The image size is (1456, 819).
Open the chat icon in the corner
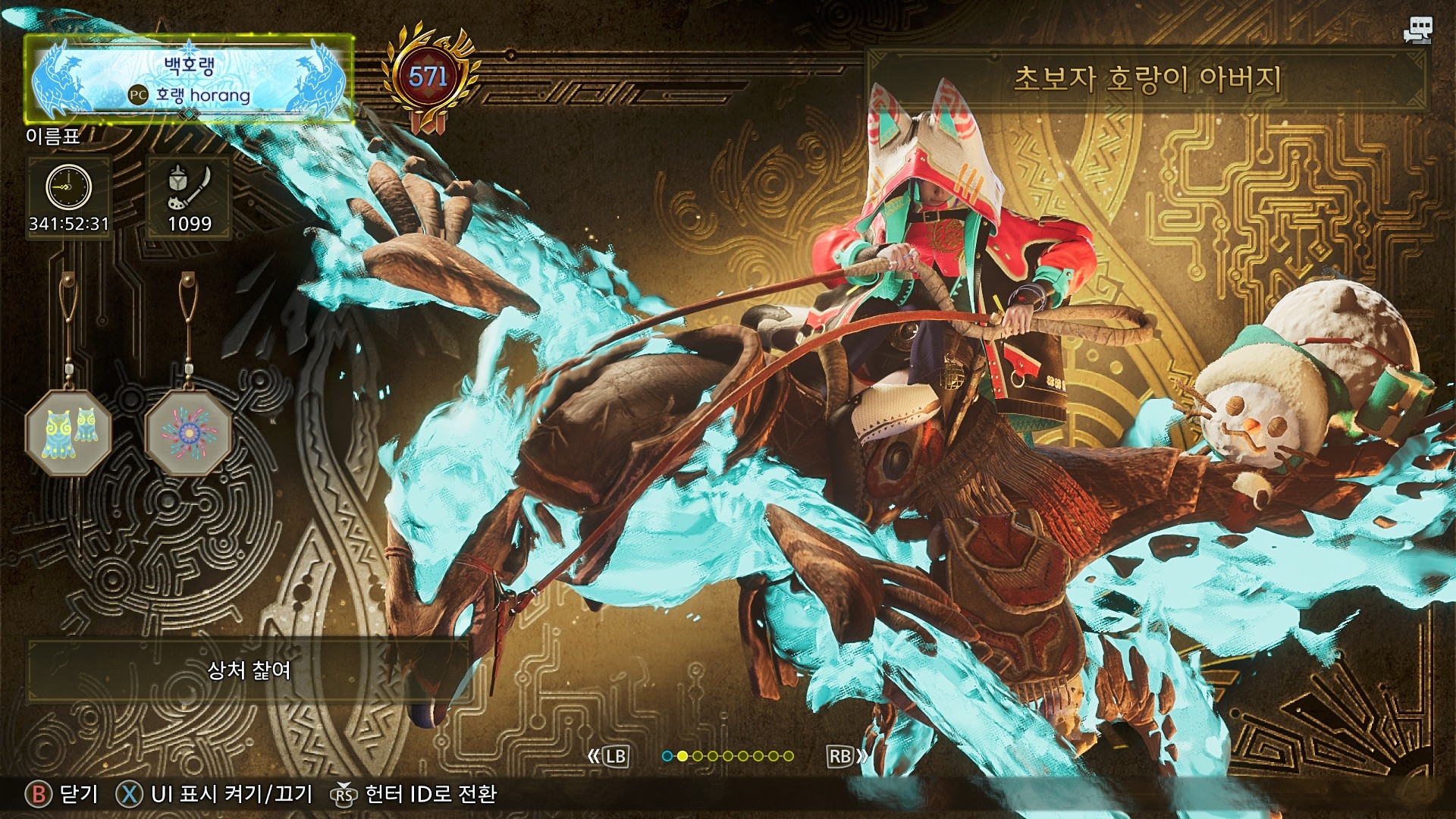[1417, 30]
